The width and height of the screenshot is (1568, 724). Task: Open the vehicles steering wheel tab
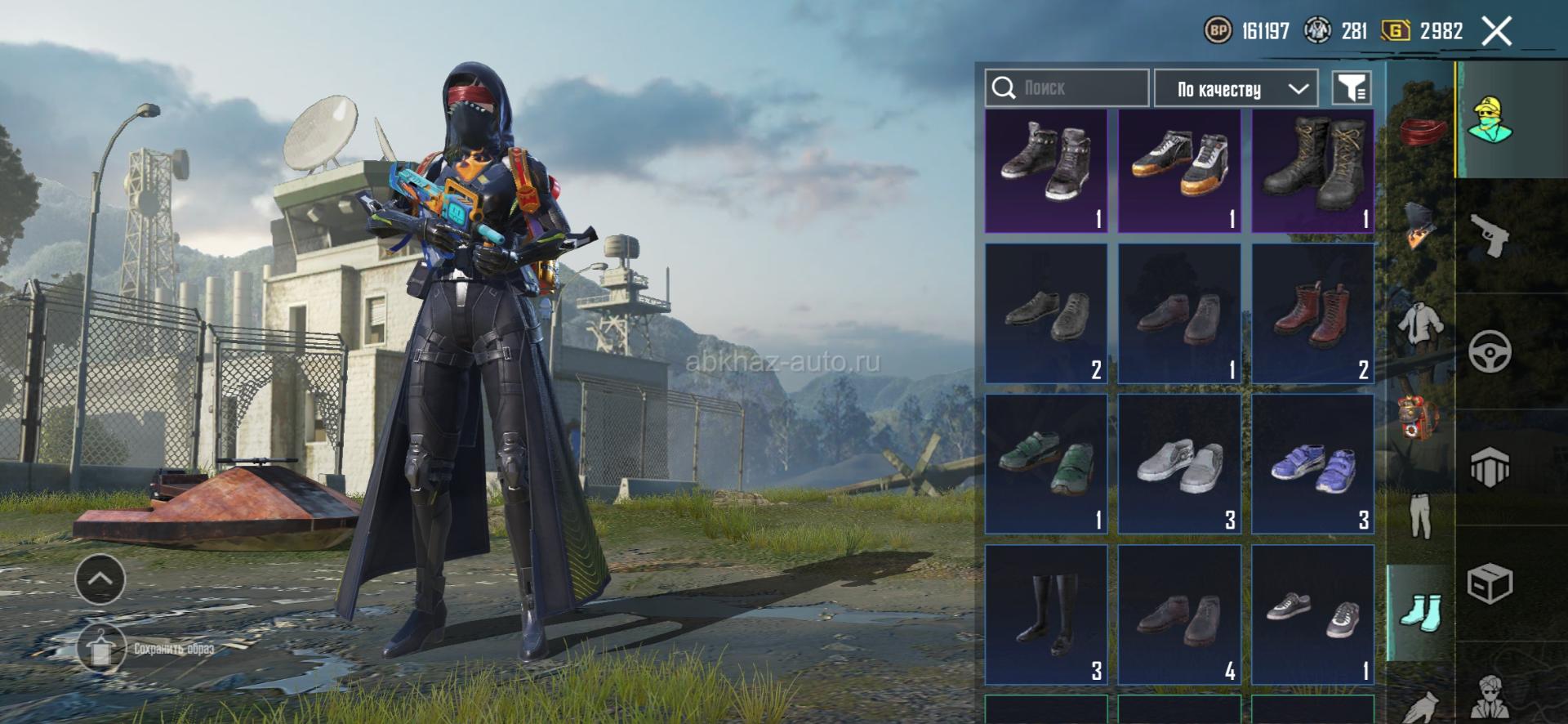(1489, 352)
